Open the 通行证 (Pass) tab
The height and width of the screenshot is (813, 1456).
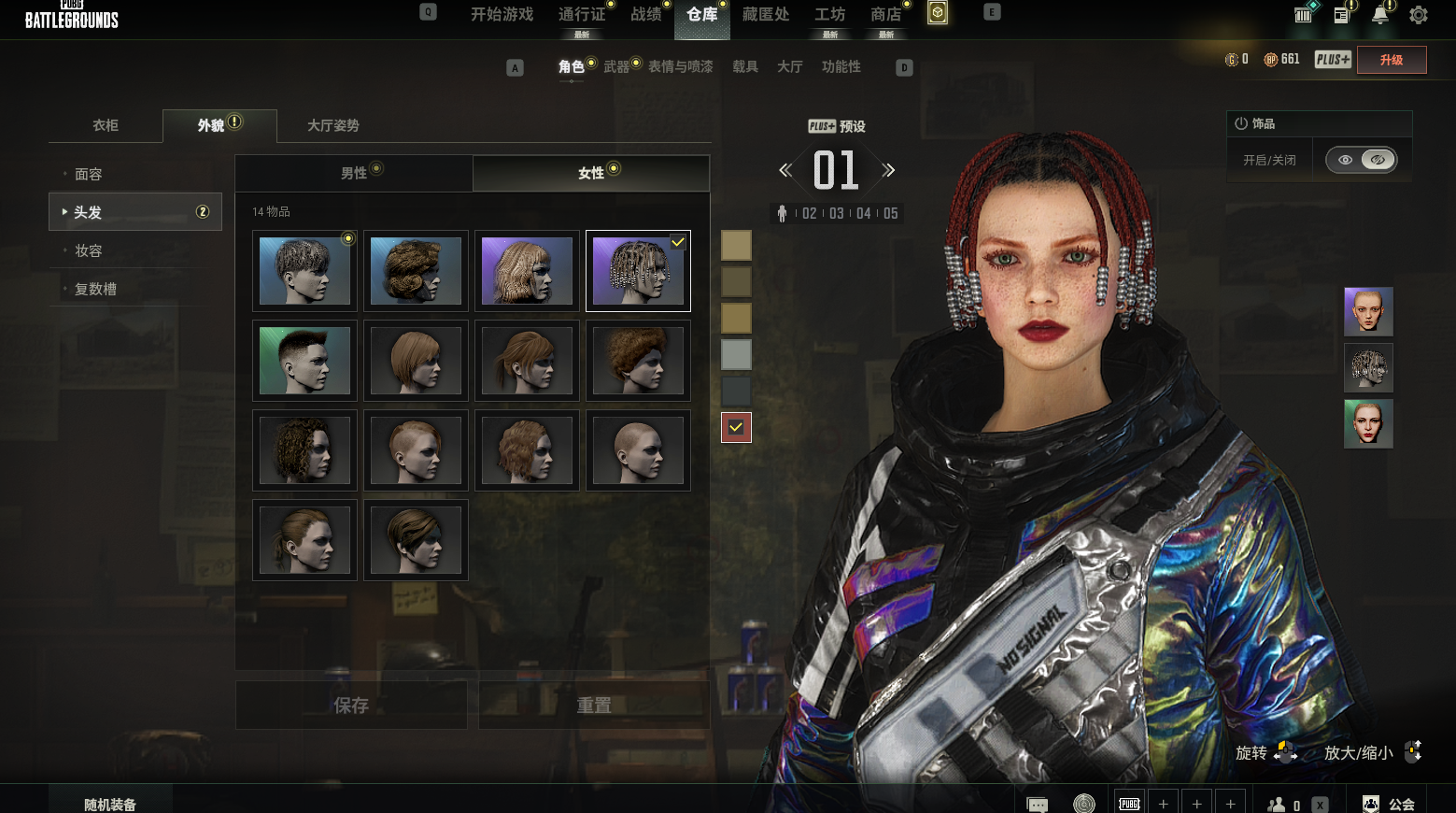click(x=582, y=15)
